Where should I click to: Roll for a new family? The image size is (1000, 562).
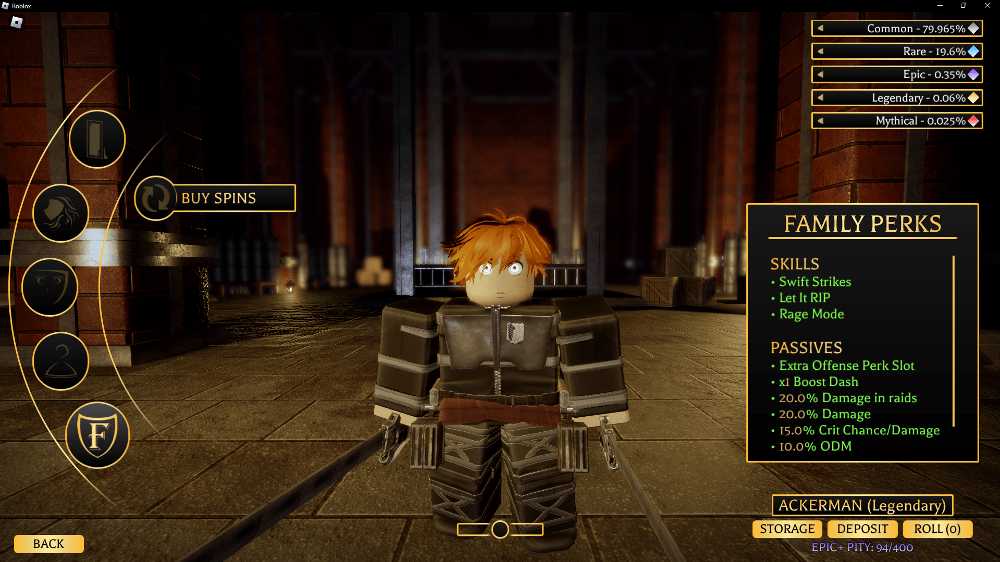(x=937, y=529)
